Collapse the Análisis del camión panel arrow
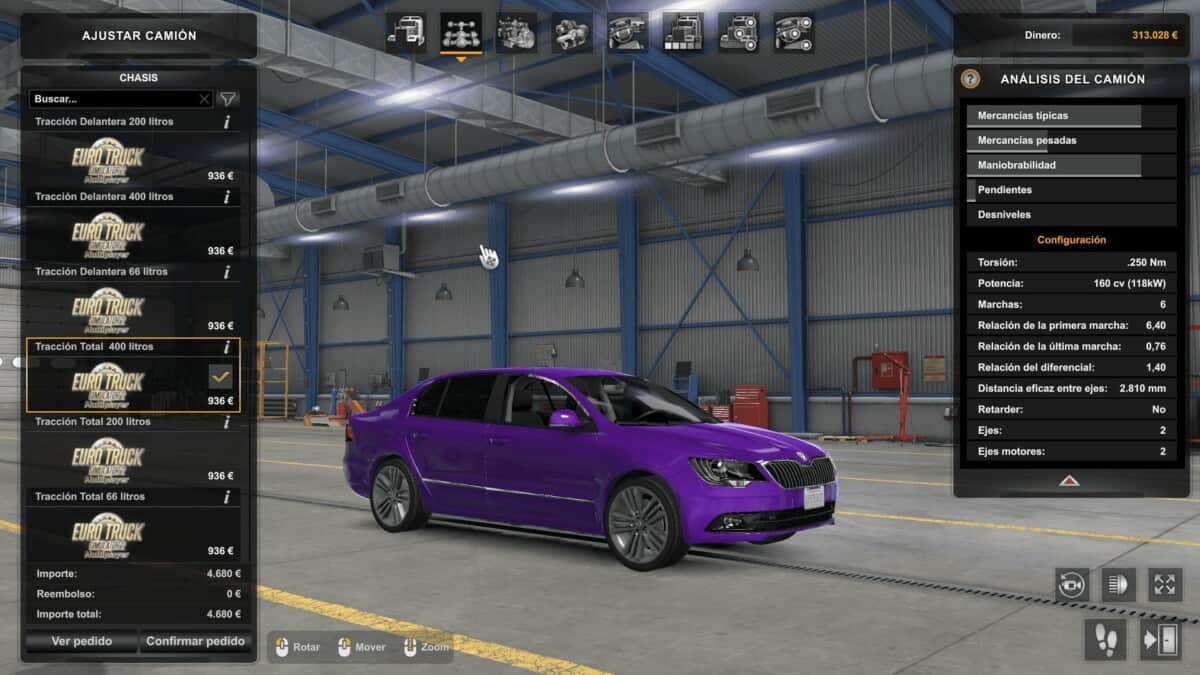Image resolution: width=1200 pixels, height=675 pixels. click(1069, 481)
